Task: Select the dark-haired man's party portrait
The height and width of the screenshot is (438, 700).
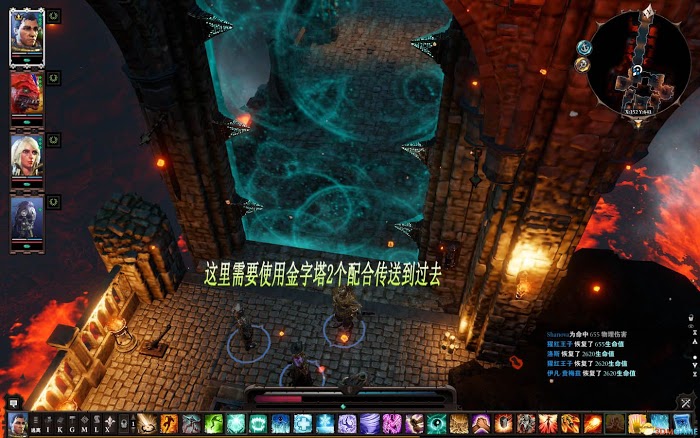Action: (27, 35)
